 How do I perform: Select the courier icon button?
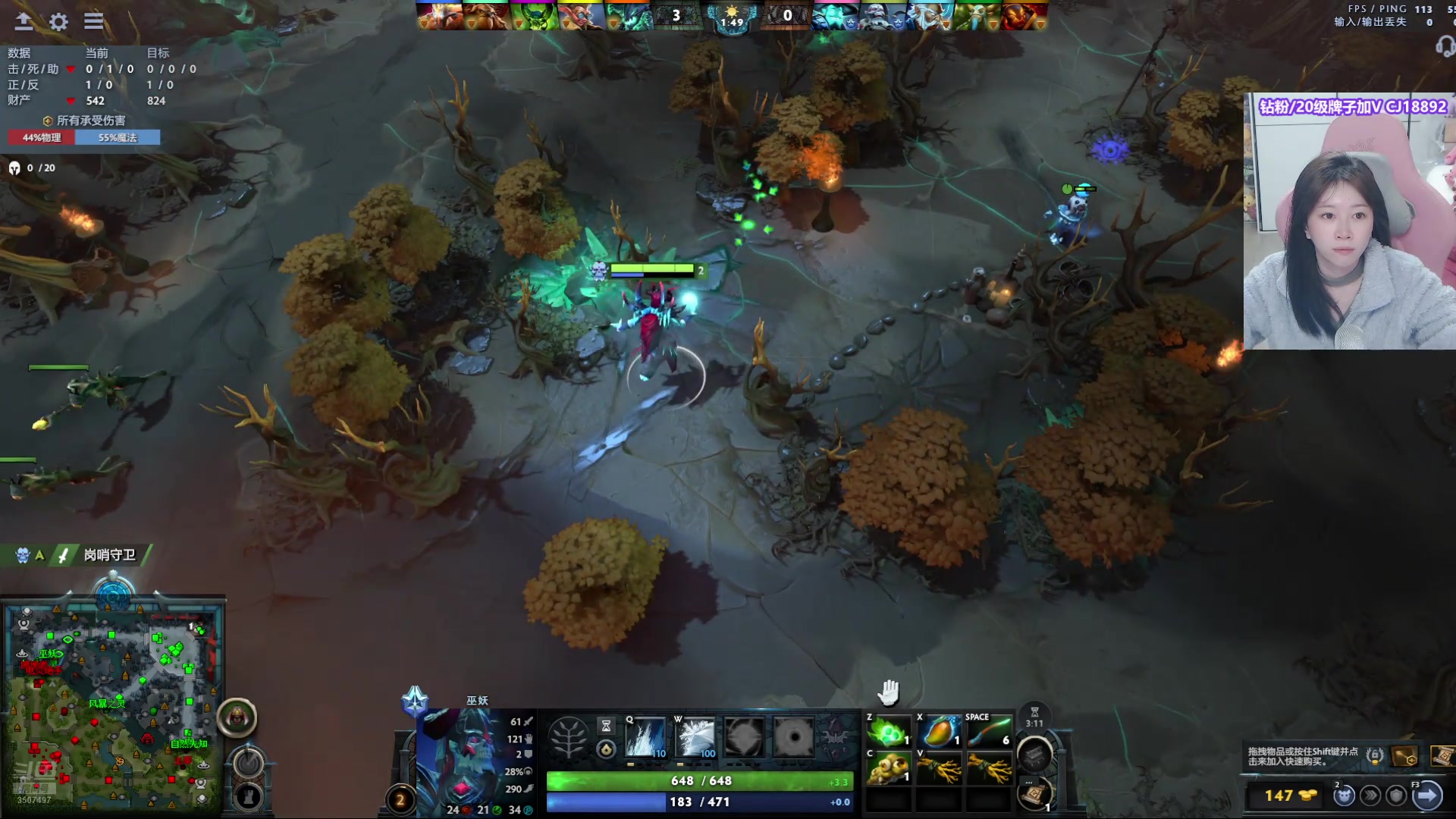1345,795
